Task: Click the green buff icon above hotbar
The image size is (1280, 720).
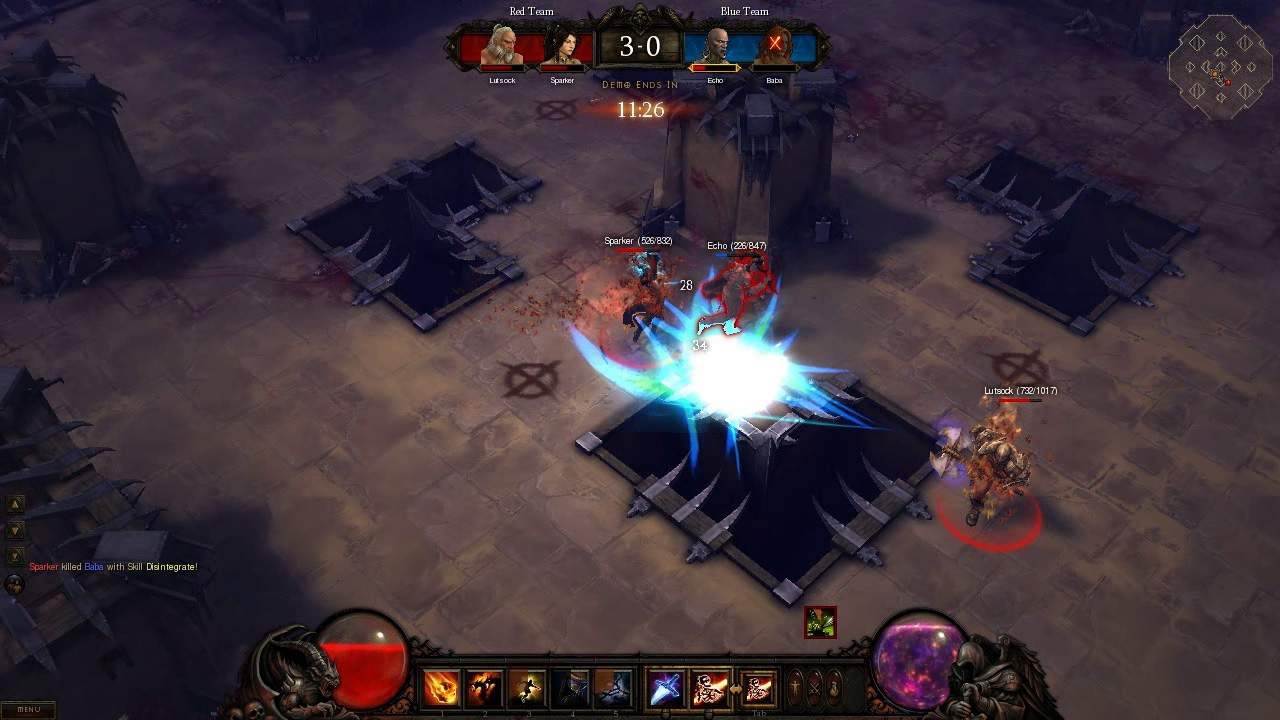Action: coord(821,622)
